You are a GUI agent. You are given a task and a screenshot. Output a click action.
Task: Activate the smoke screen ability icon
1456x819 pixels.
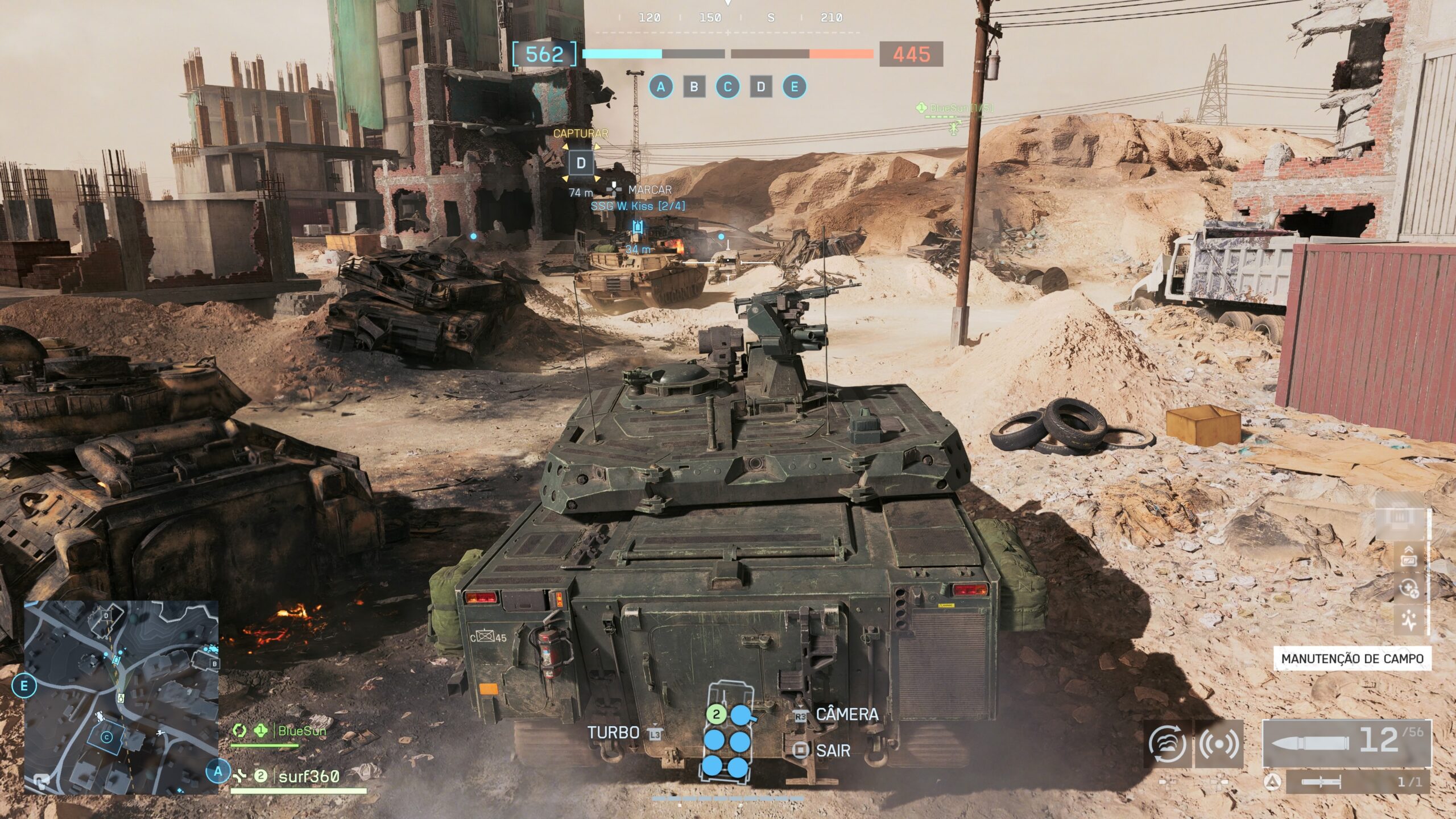(x=1167, y=744)
